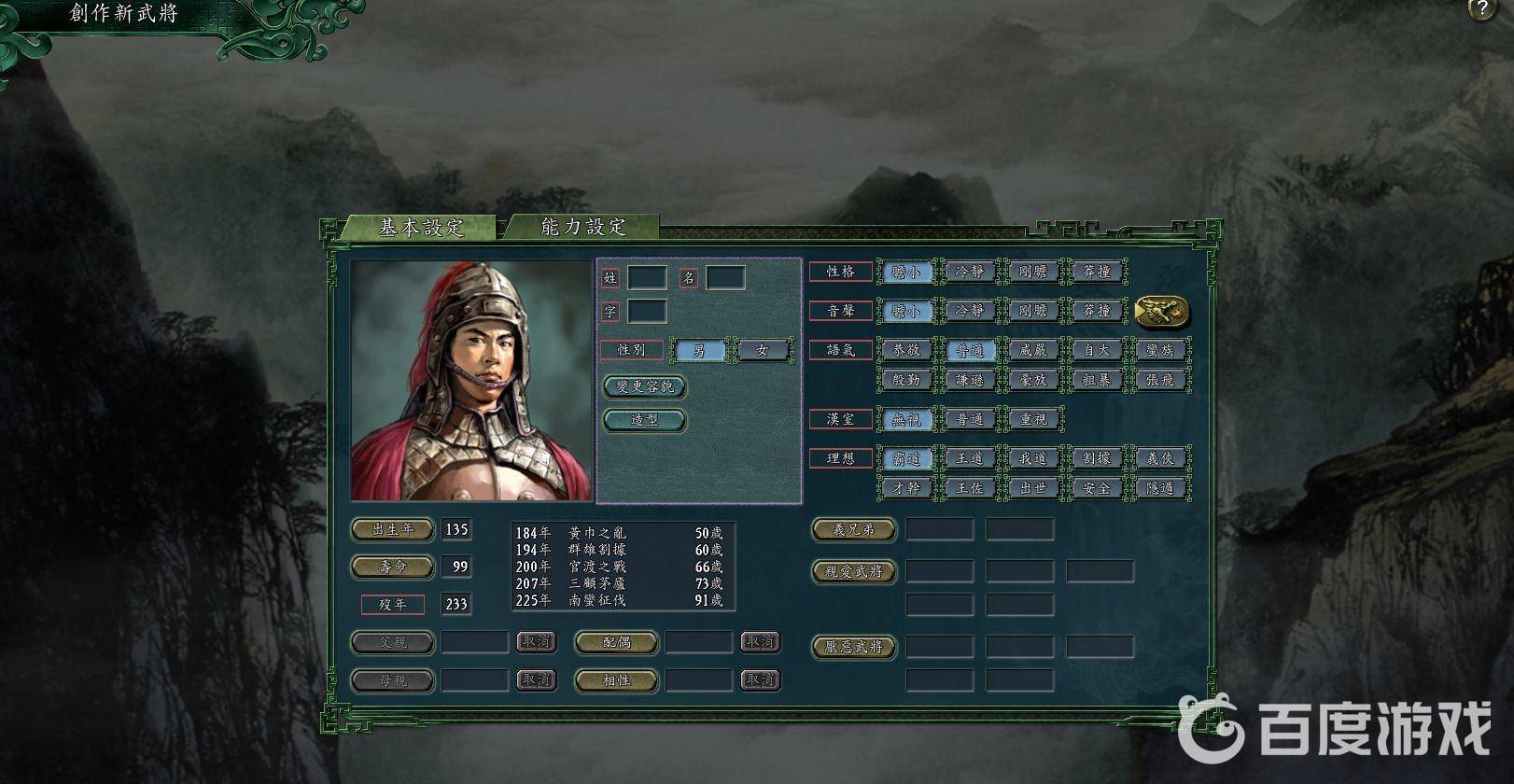Pick the 張飛 speech tone
The image size is (1514, 784).
(x=1159, y=380)
